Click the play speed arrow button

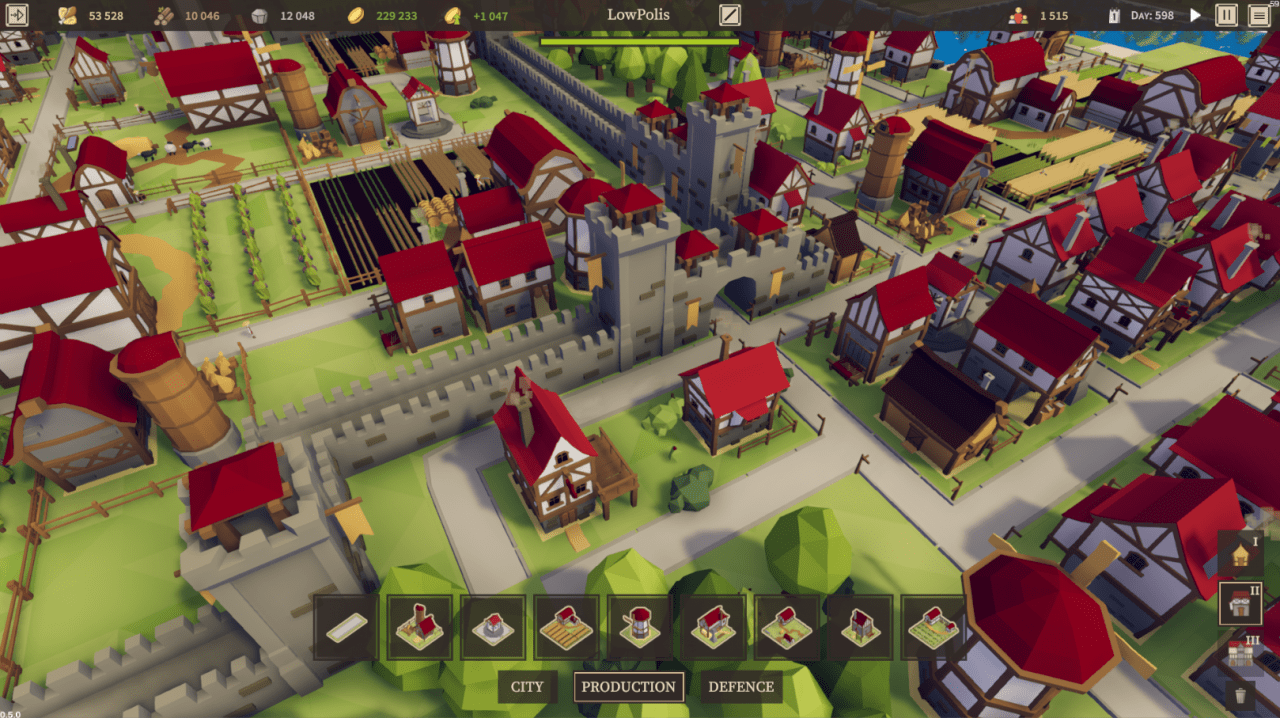point(1195,15)
